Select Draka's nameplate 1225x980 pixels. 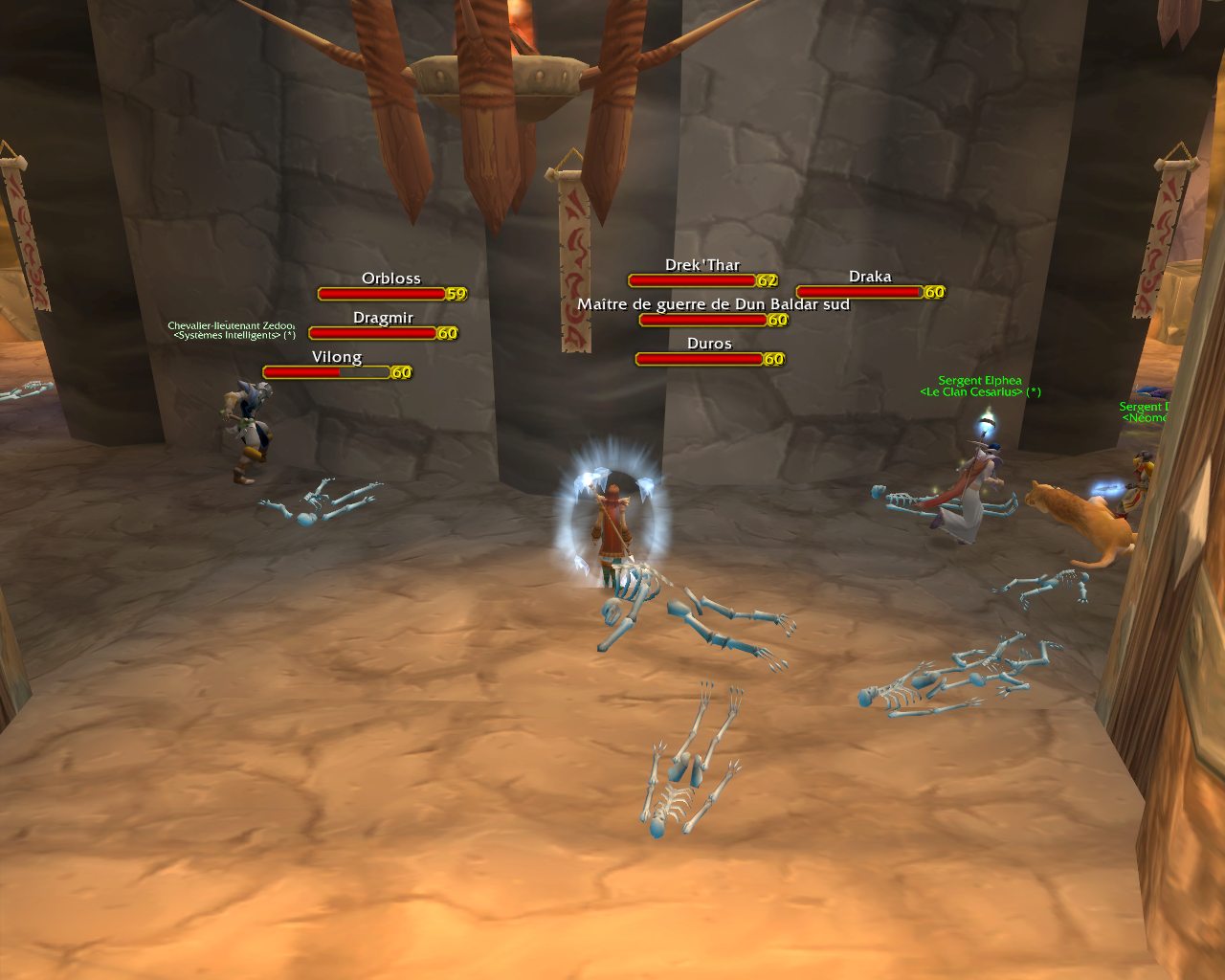coord(858,292)
